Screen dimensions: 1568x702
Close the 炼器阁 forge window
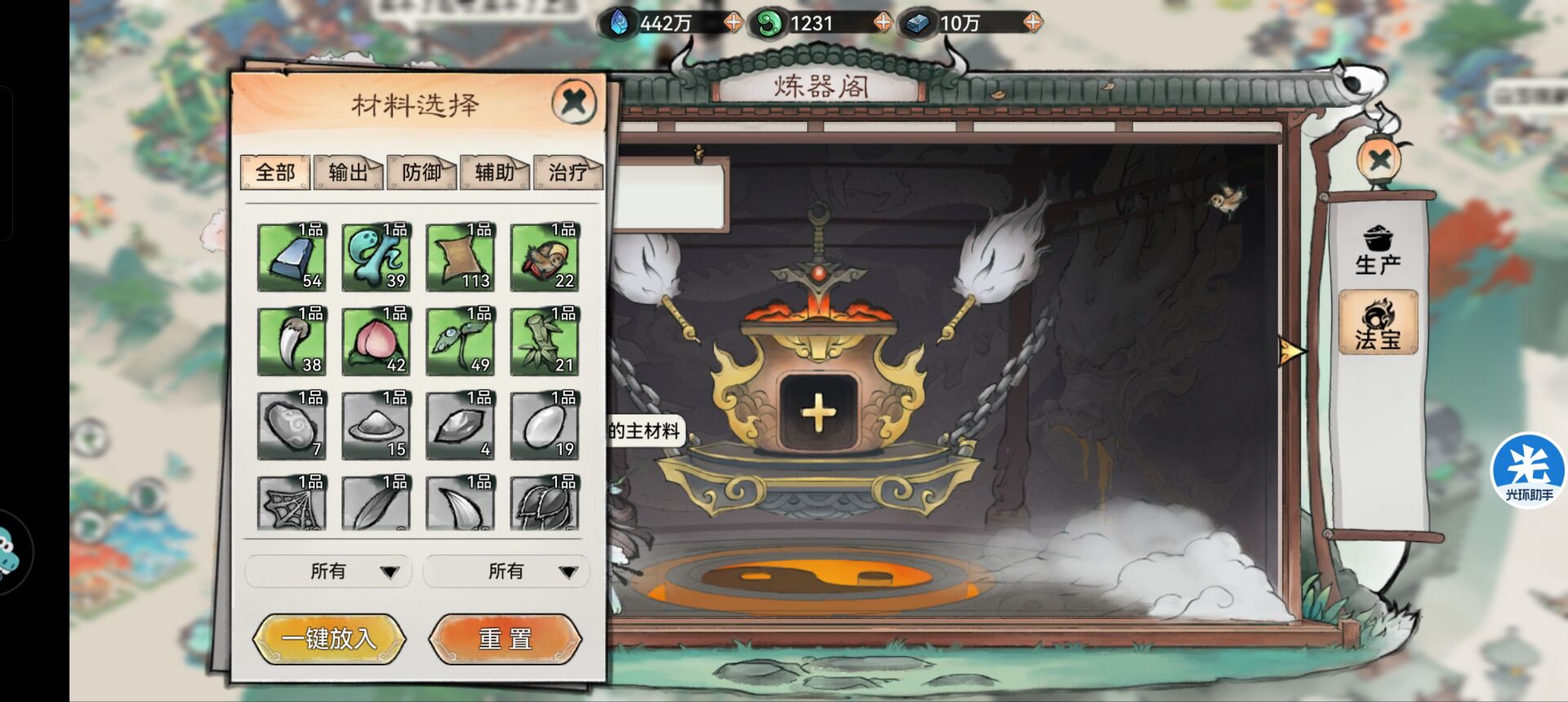click(x=1380, y=159)
